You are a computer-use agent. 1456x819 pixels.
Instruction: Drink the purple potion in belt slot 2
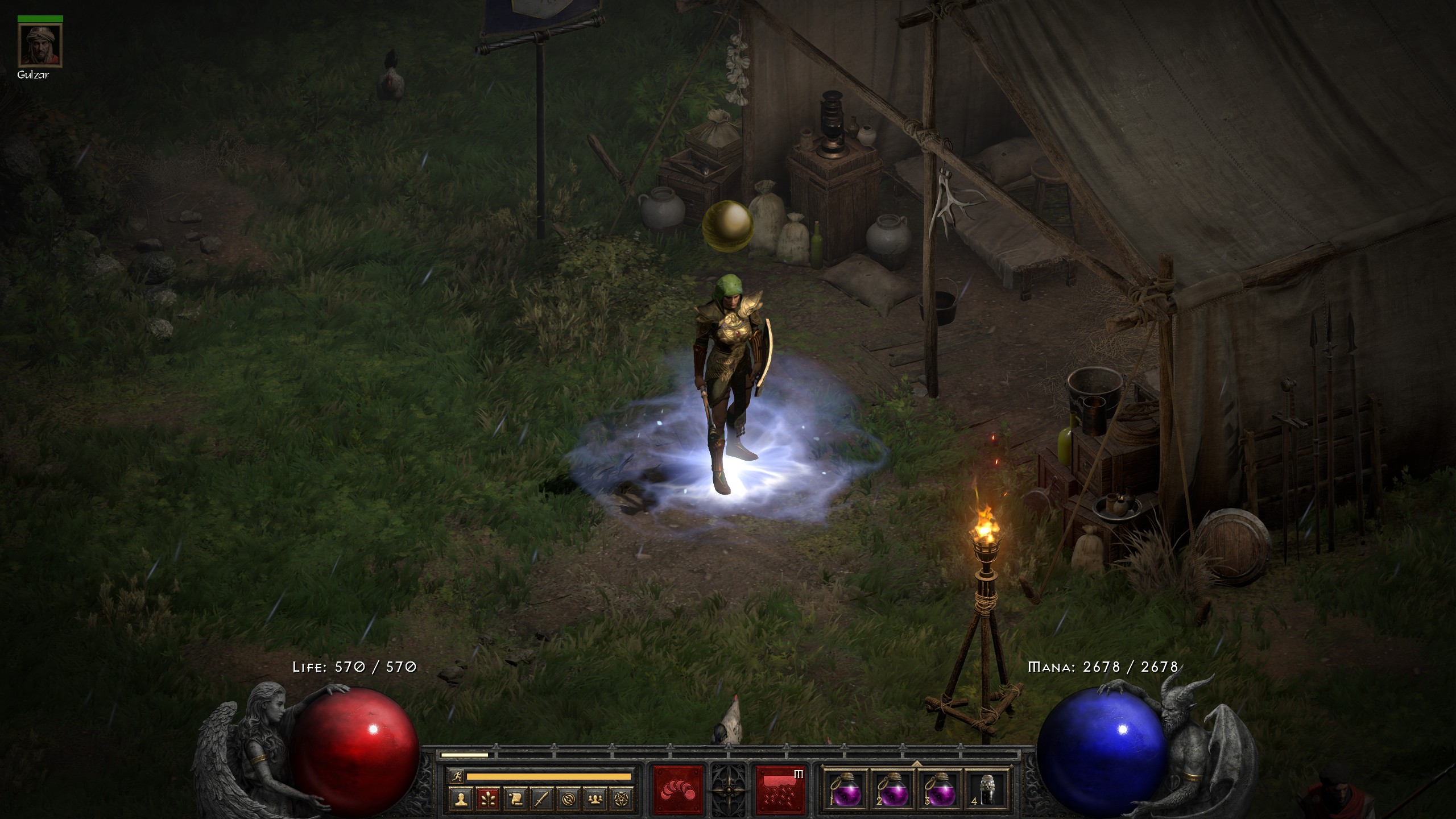[892, 791]
